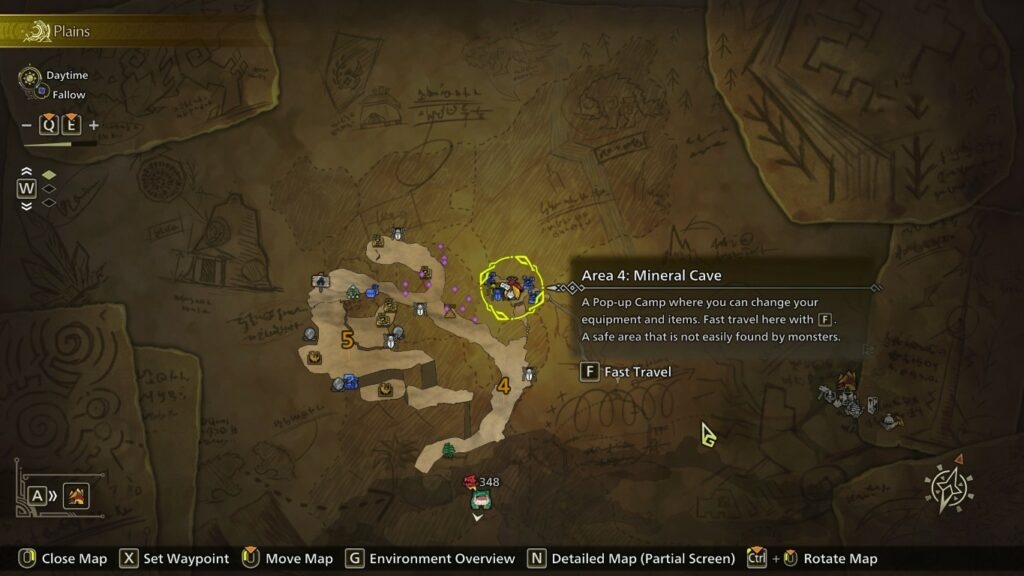Open the Detailed Map (Partial Screen)
The height and width of the screenshot is (576, 1024).
click(x=643, y=558)
